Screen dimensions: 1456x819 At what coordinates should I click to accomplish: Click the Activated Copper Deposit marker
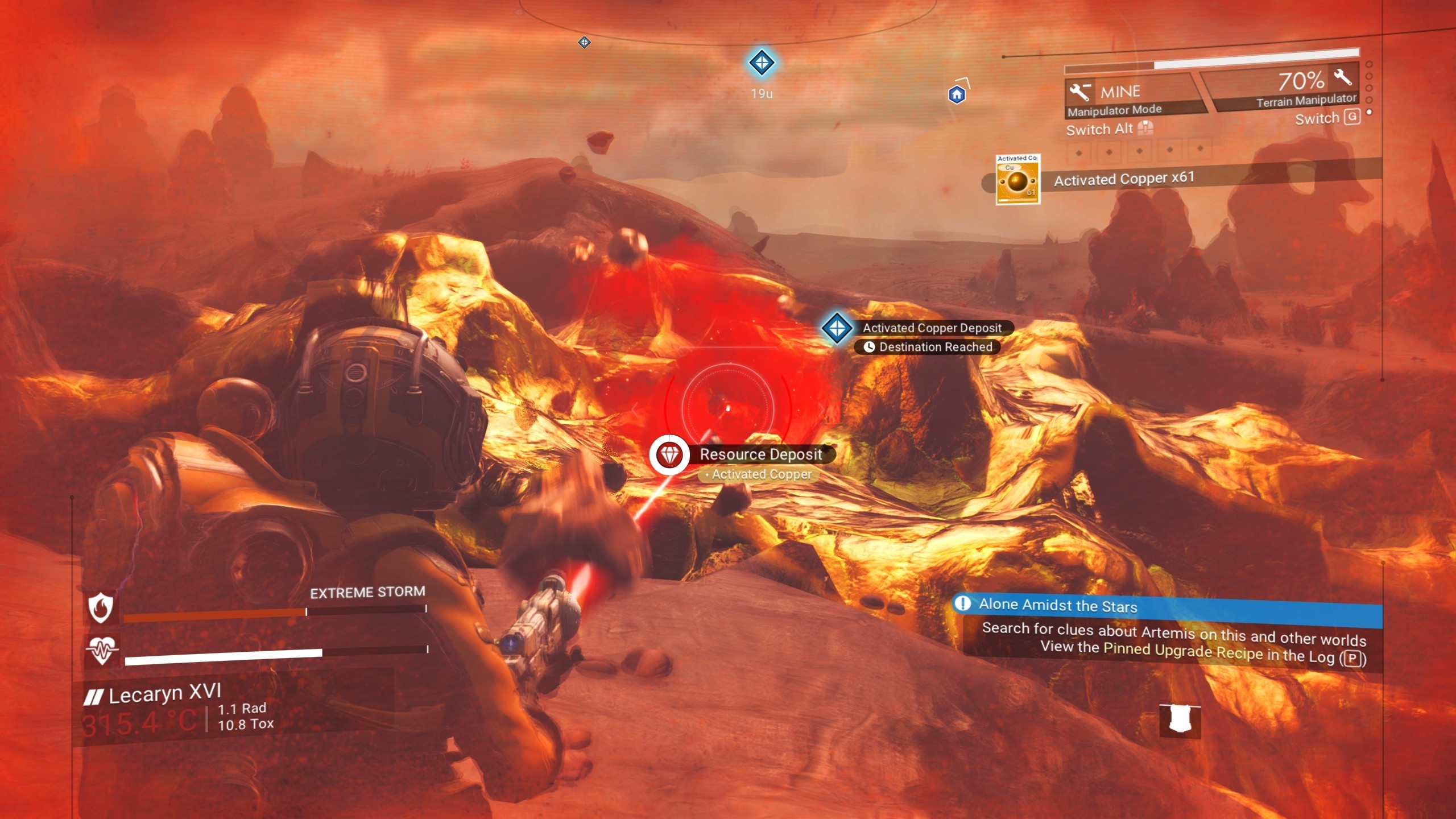[837, 328]
